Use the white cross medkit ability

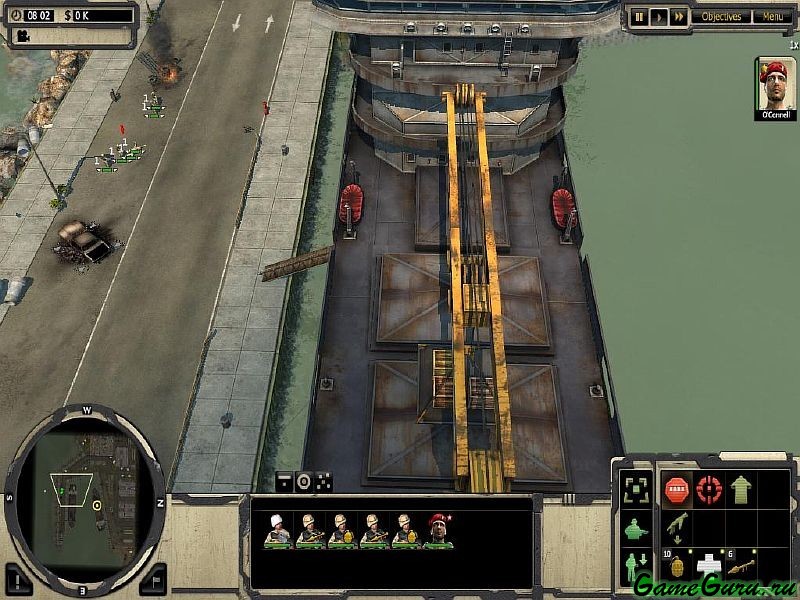[709, 566]
